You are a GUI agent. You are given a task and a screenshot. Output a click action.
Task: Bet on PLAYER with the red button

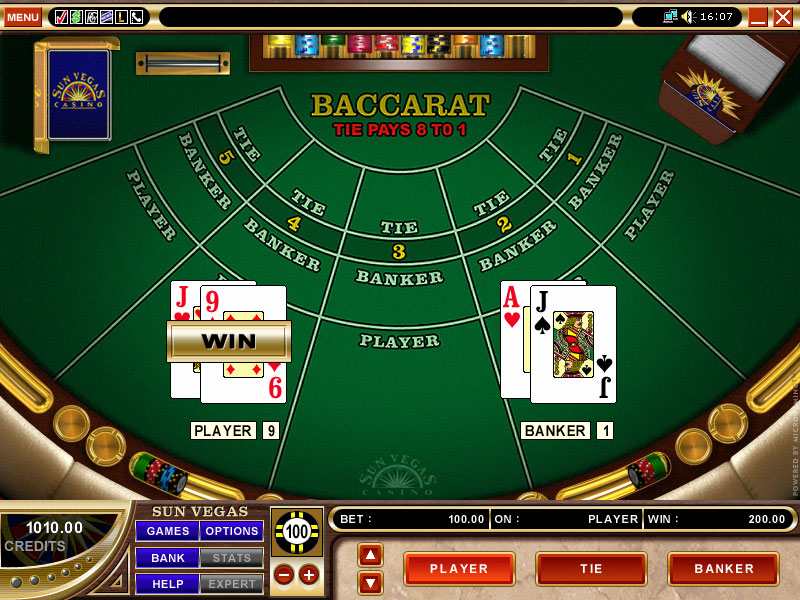pyautogui.click(x=459, y=569)
